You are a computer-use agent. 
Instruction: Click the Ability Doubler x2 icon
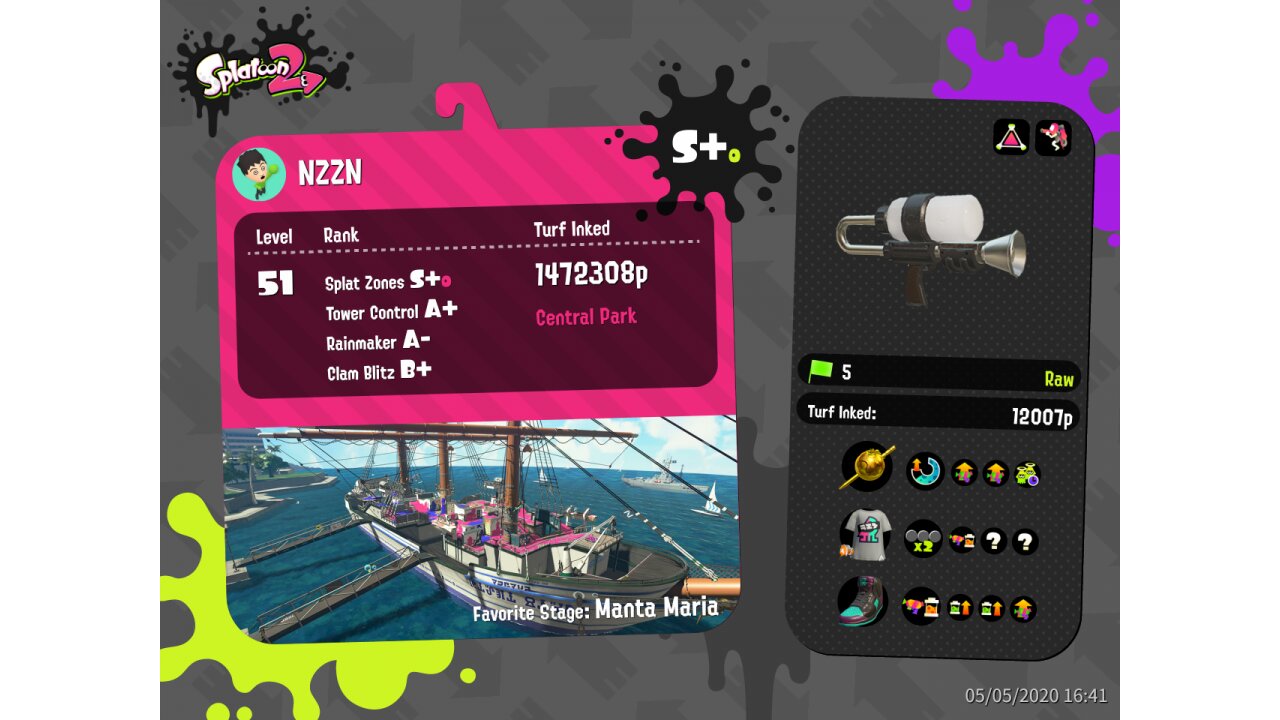[x=922, y=539]
